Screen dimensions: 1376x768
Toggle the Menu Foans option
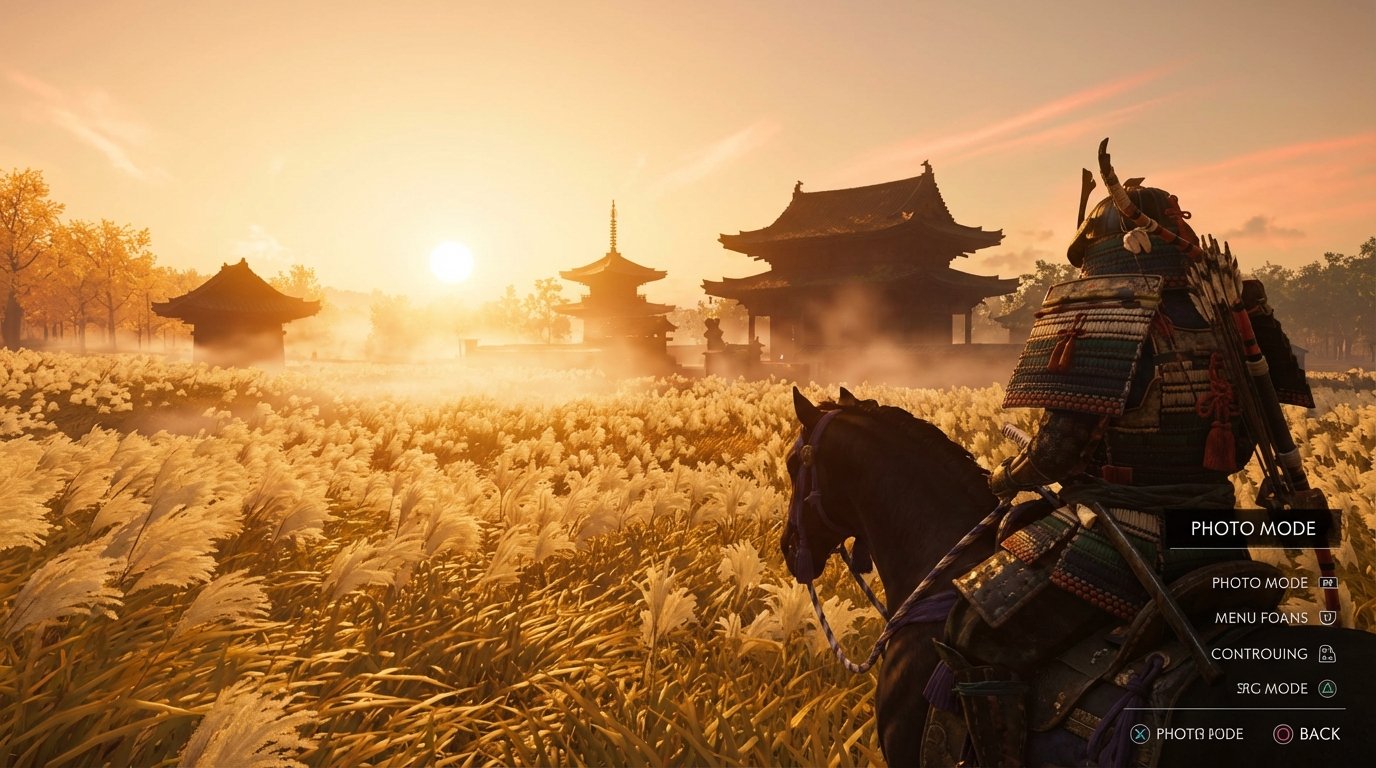click(1262, 617)
